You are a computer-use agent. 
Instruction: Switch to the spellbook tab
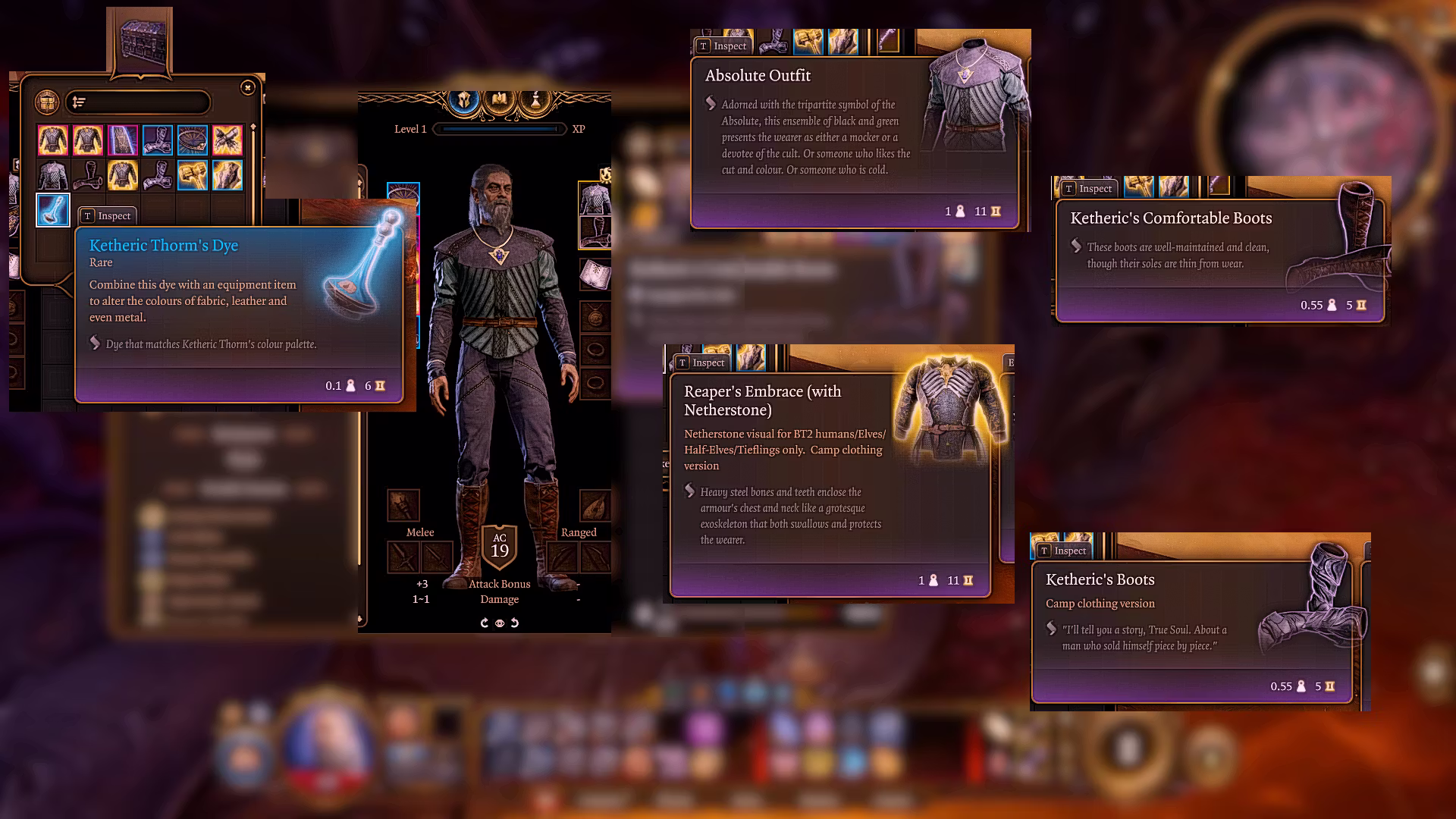click(x=500, y=101)
